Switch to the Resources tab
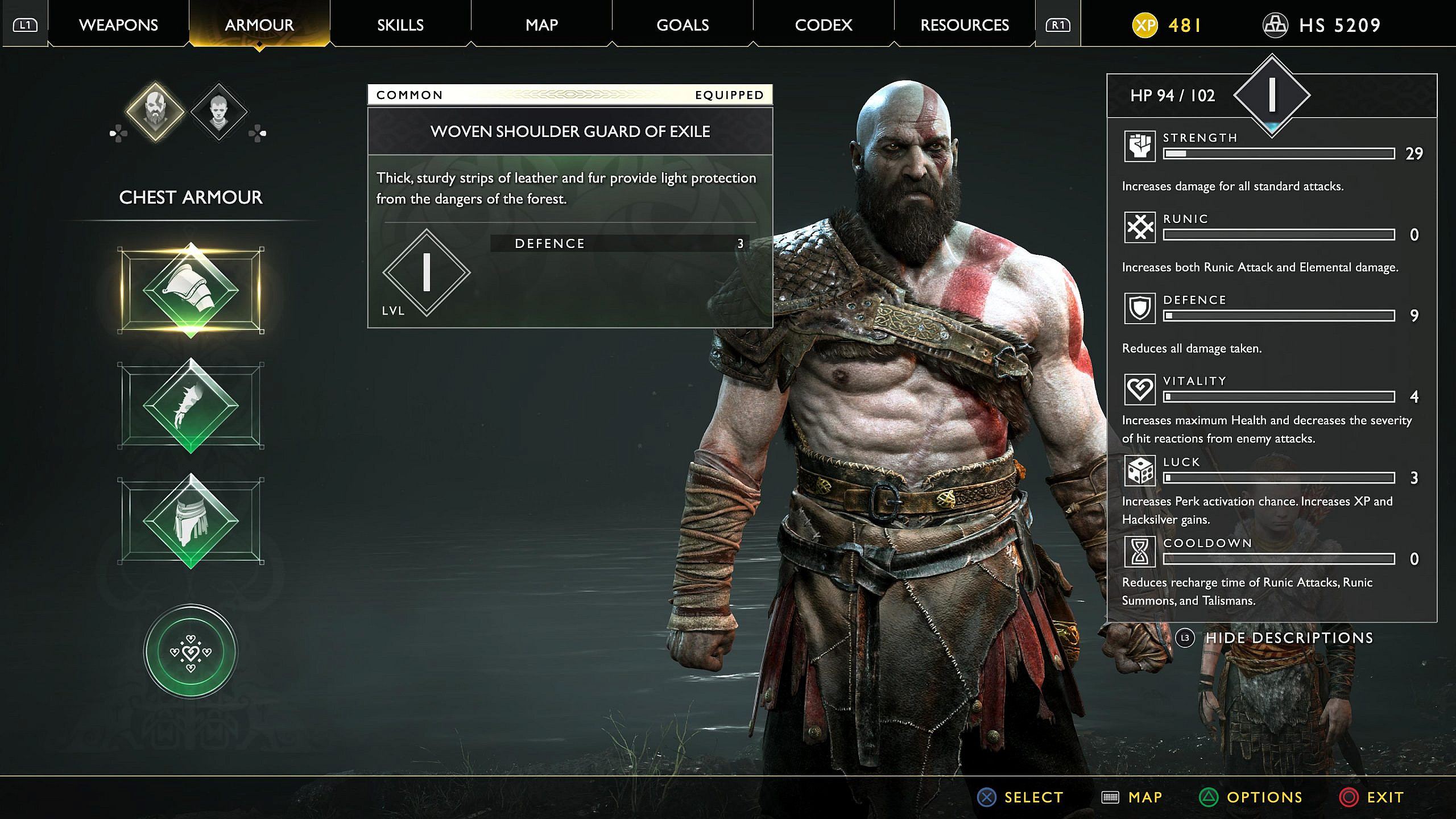The width and height of the screenshot is (1456, 819). 965,25
